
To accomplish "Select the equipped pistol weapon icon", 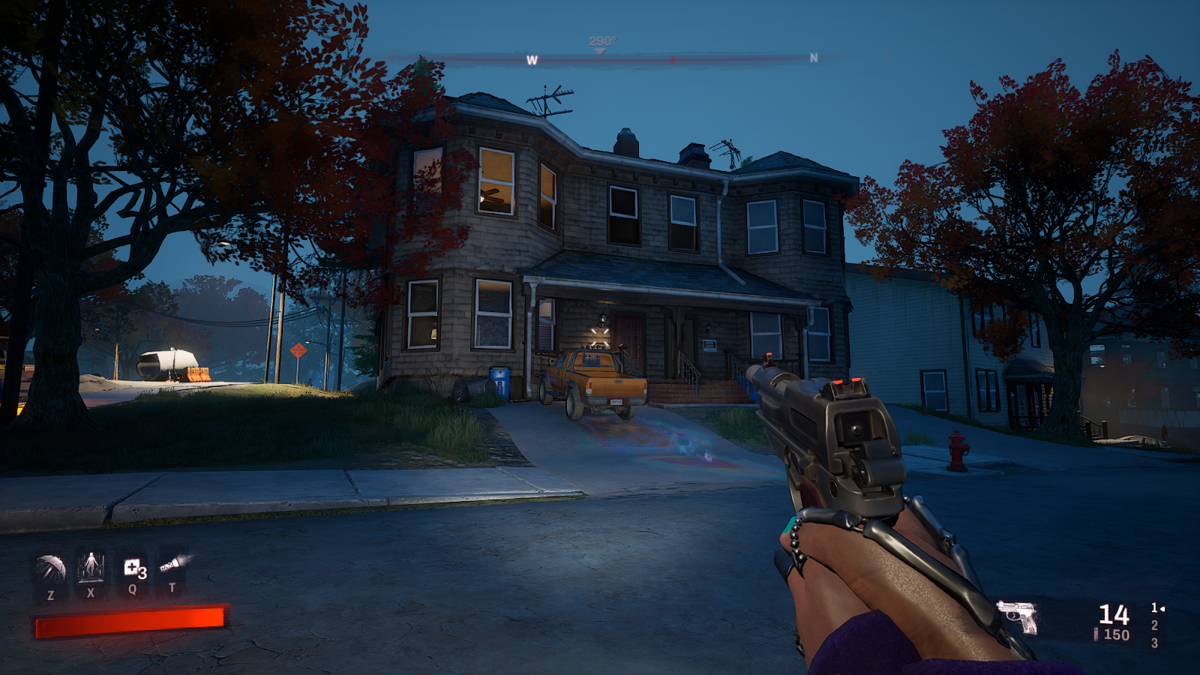I will click(1016, 616).
